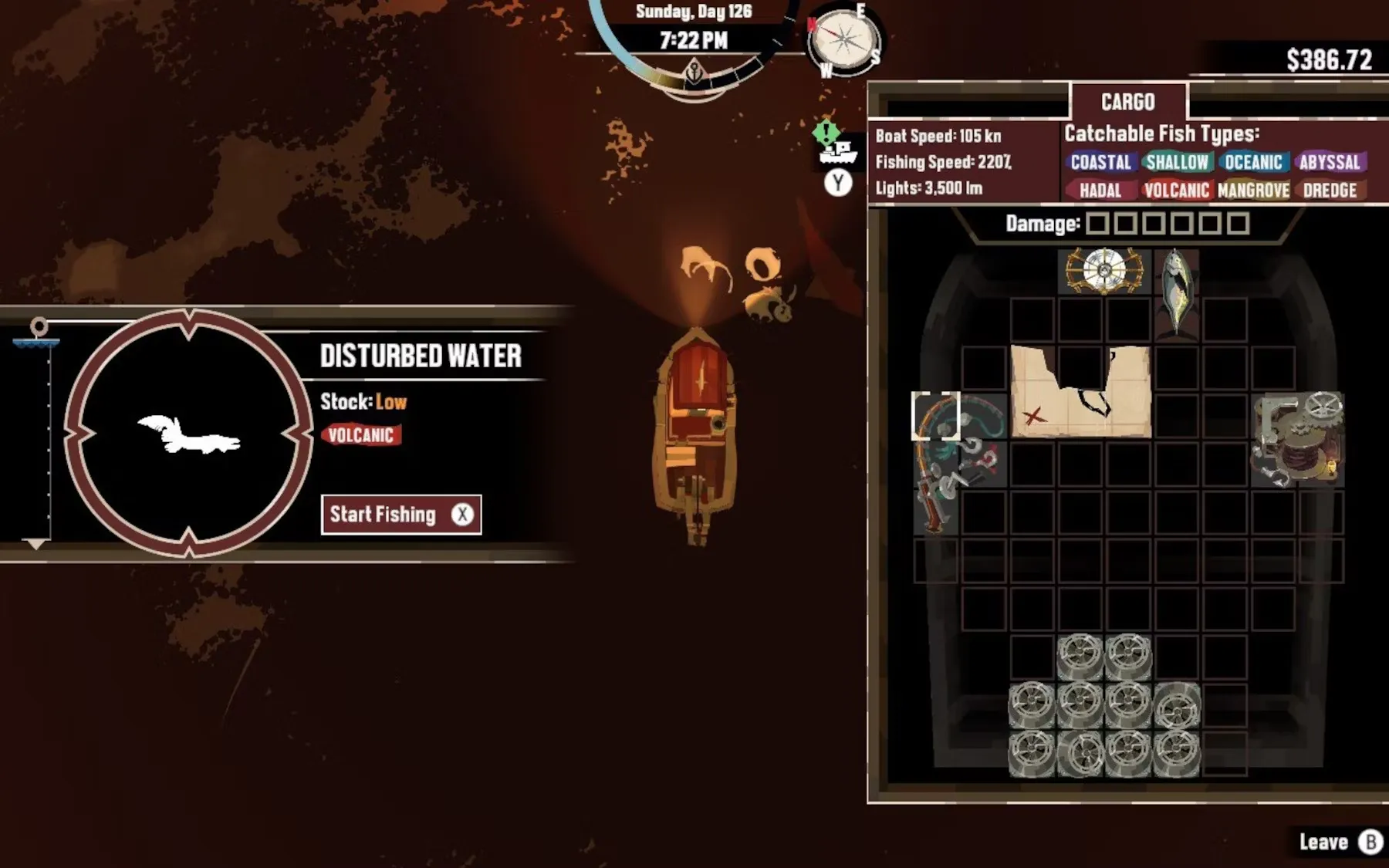Click the compass on the HUD
Screen dimensions: 1389x868
click(x=844, y=39)
